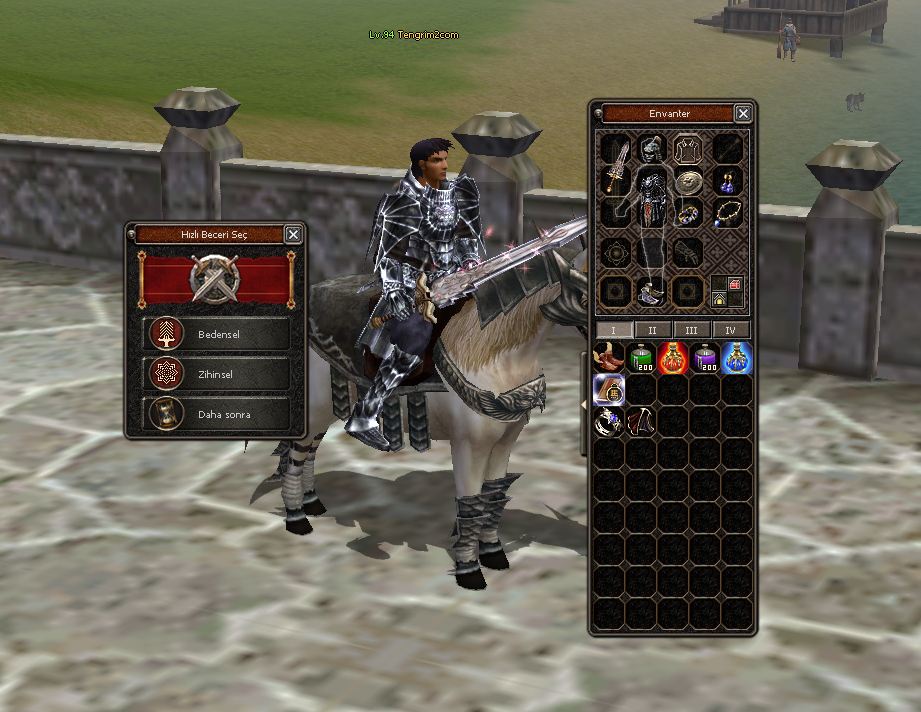Image resolution: width=921 pixels, height=712 pixels.
Task: Choose the Bedensel skill option
Action: [219, 333]
